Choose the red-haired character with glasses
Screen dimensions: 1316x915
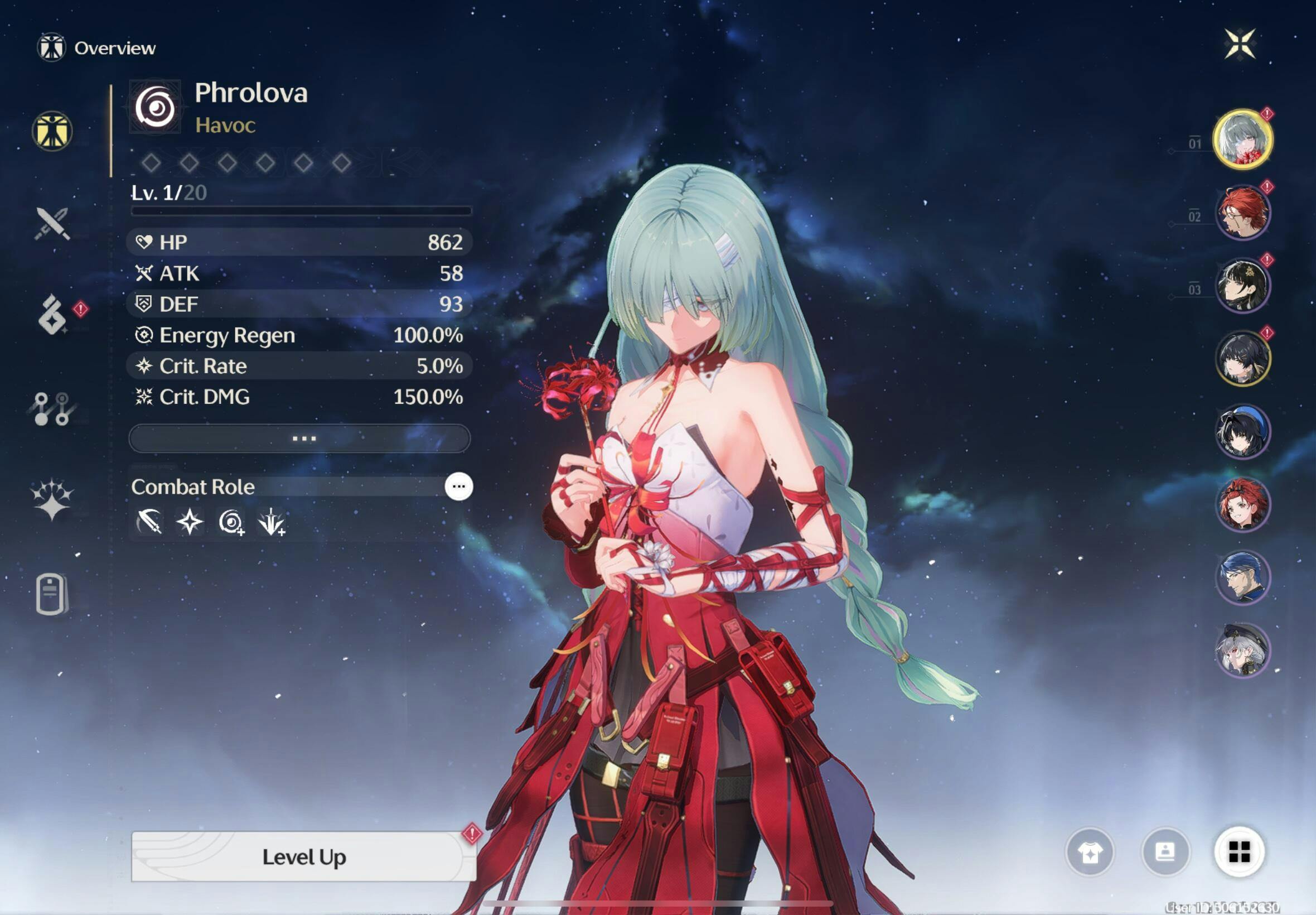tap(1242, 213)
